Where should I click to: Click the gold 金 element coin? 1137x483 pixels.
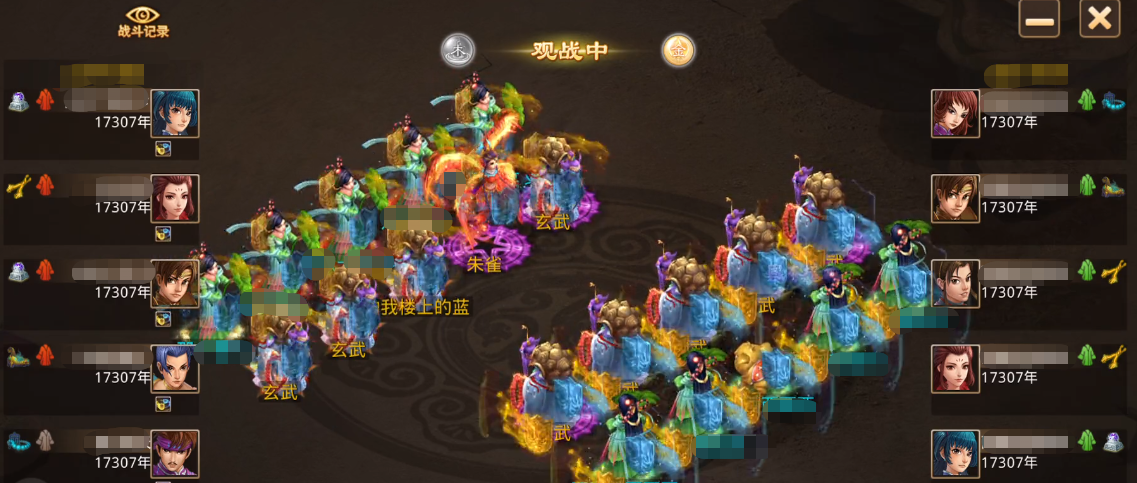(x=678, y=50)
